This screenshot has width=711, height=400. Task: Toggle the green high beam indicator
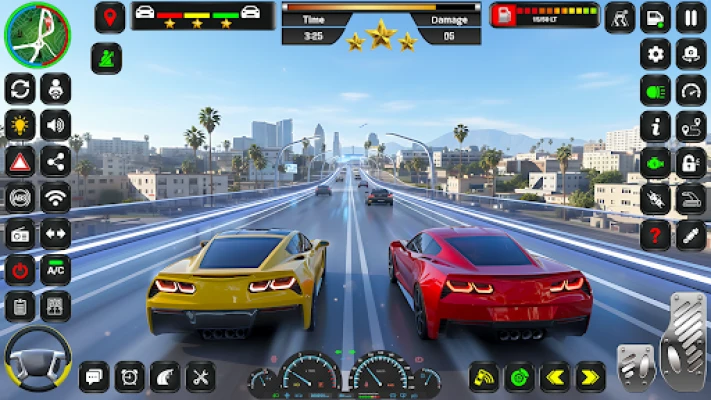(x=655, y=90)
